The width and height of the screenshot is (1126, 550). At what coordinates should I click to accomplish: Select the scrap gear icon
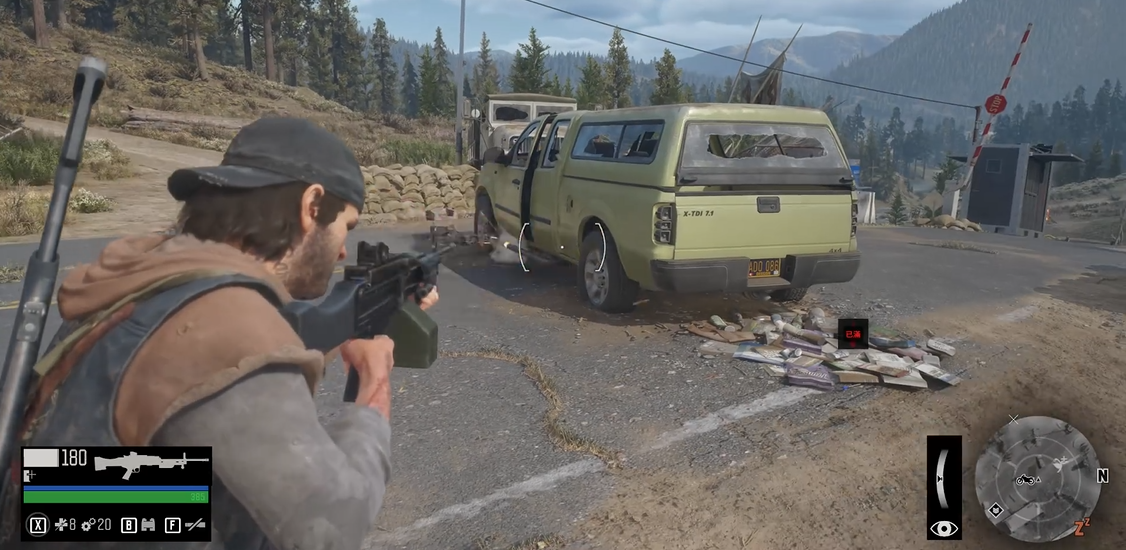coord(88,524)
